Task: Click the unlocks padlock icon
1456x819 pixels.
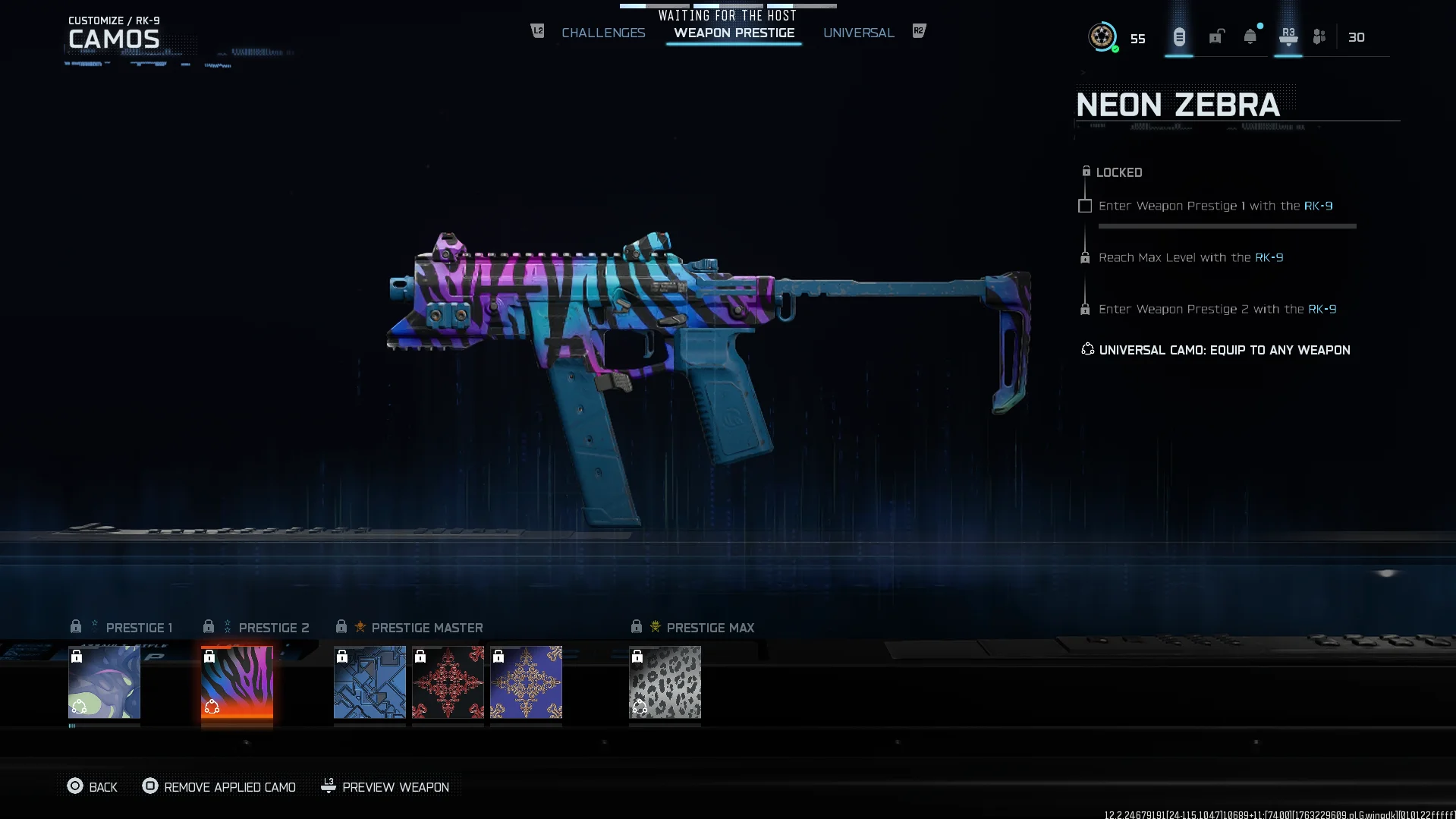Action: (x=1217, y=36)
